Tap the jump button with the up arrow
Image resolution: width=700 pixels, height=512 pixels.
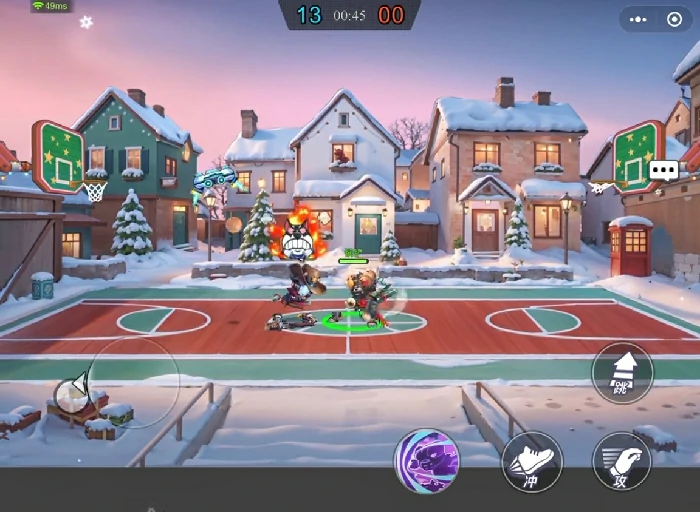click(x=622, y=372)
